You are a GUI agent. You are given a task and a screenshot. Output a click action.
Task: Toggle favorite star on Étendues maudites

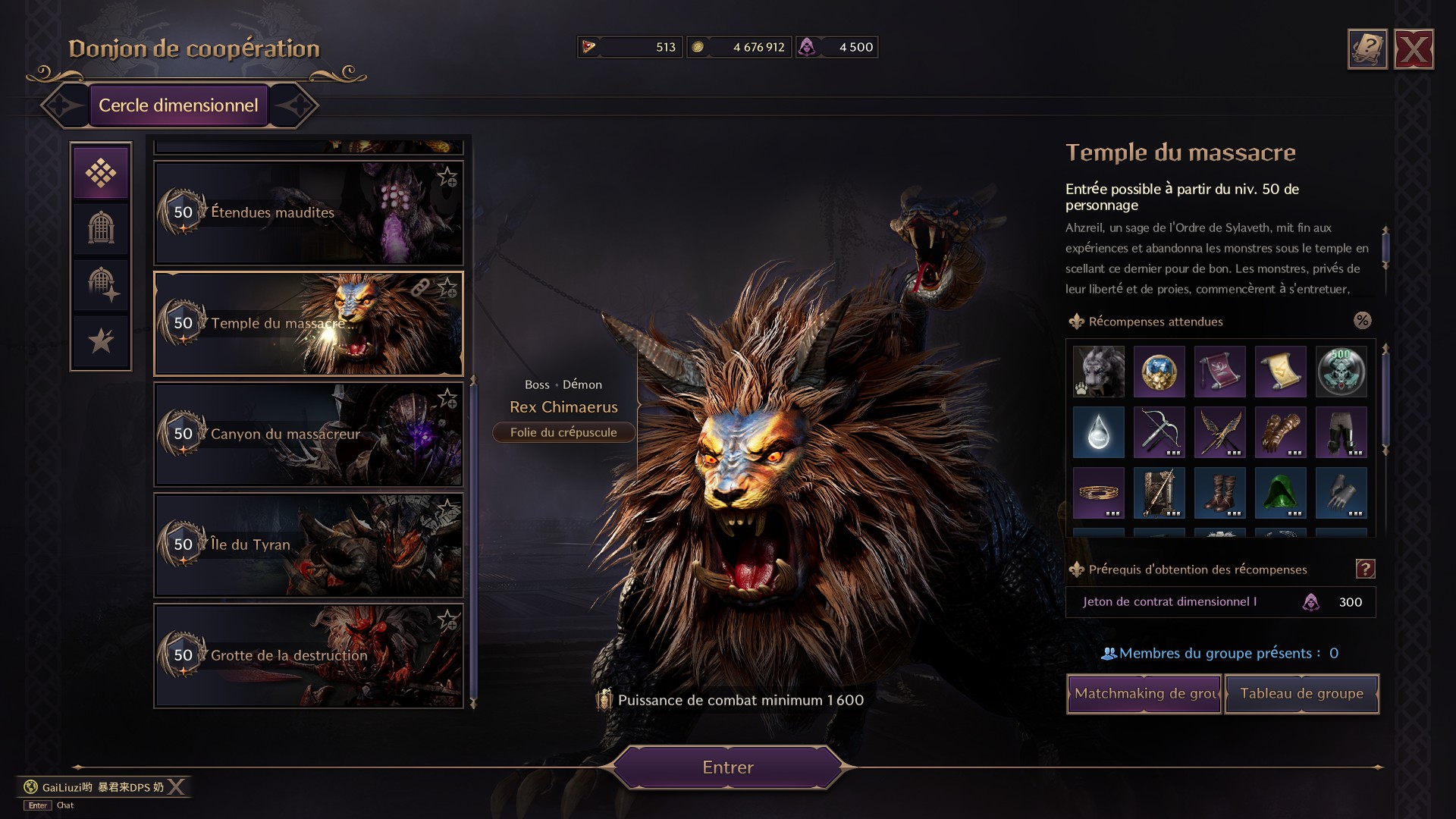(448, 176)
